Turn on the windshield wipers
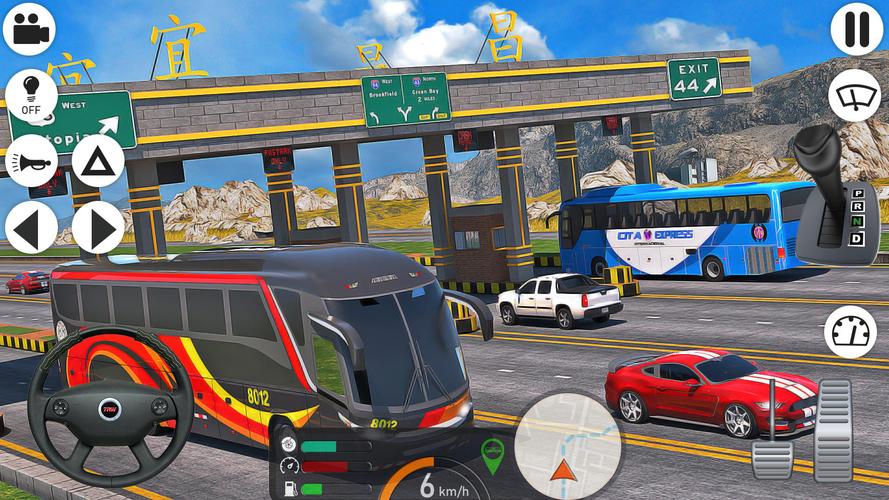This screenshot has width=889, height=500. pyautogui.click(x=854, y=96)
